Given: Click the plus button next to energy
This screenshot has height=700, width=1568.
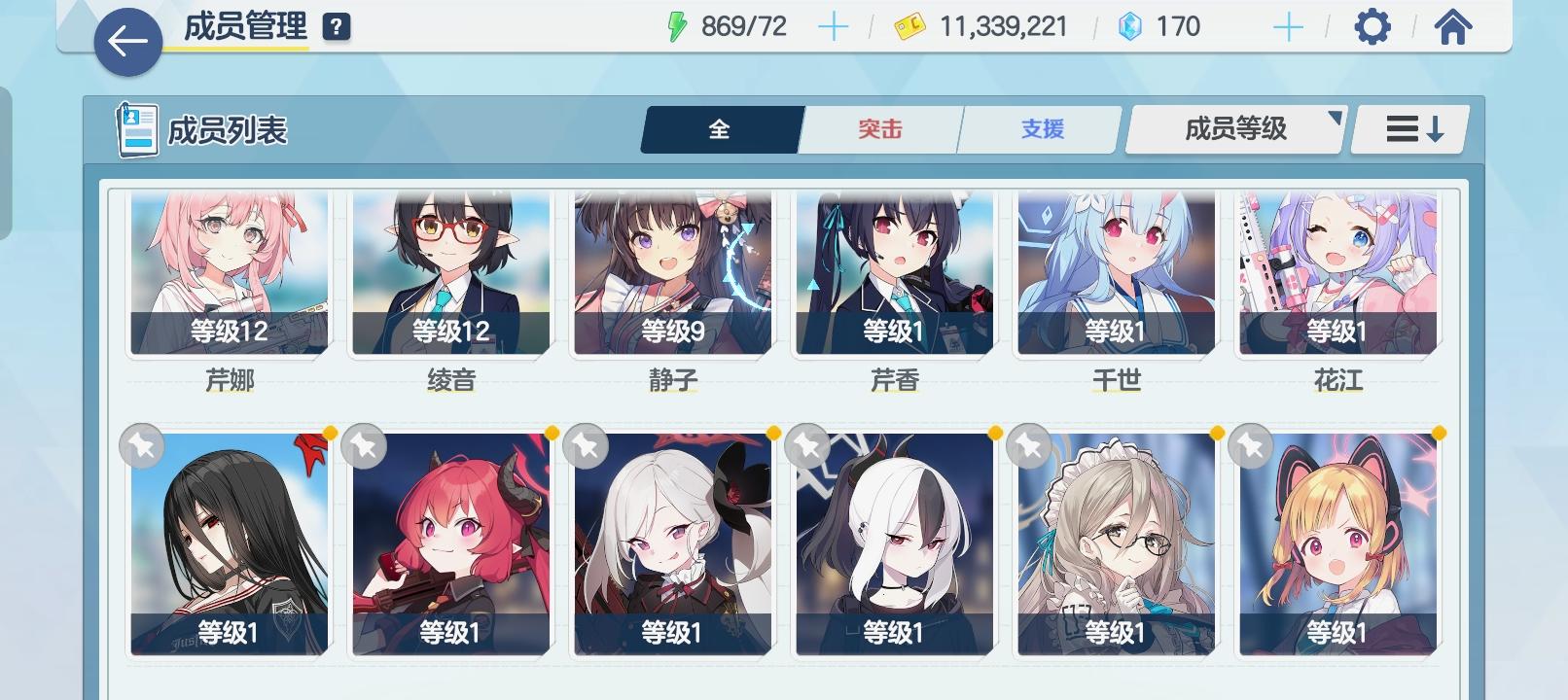Looking at the screenshot, I should [832, 26].
